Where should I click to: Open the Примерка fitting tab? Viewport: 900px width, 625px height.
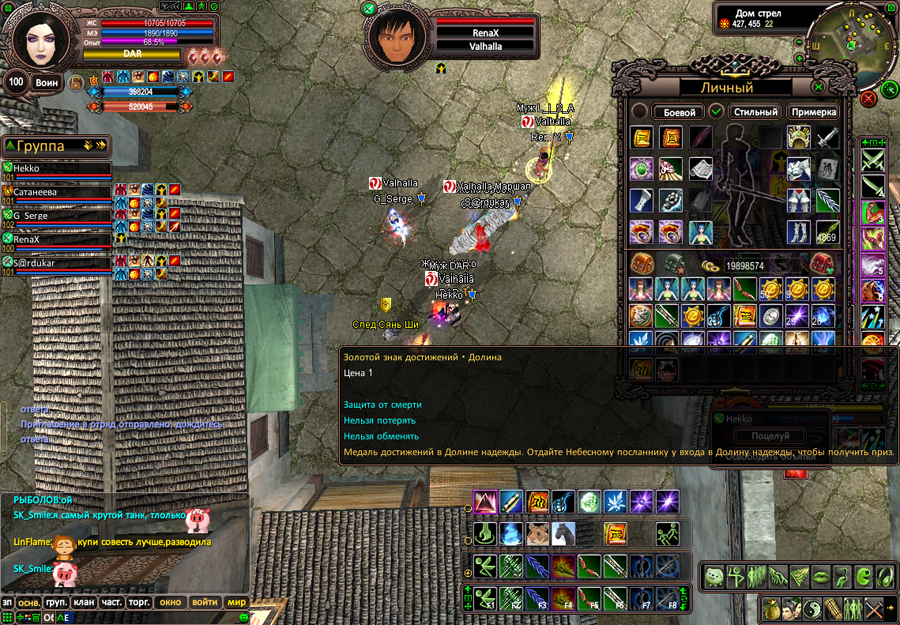tap(814, 112)
